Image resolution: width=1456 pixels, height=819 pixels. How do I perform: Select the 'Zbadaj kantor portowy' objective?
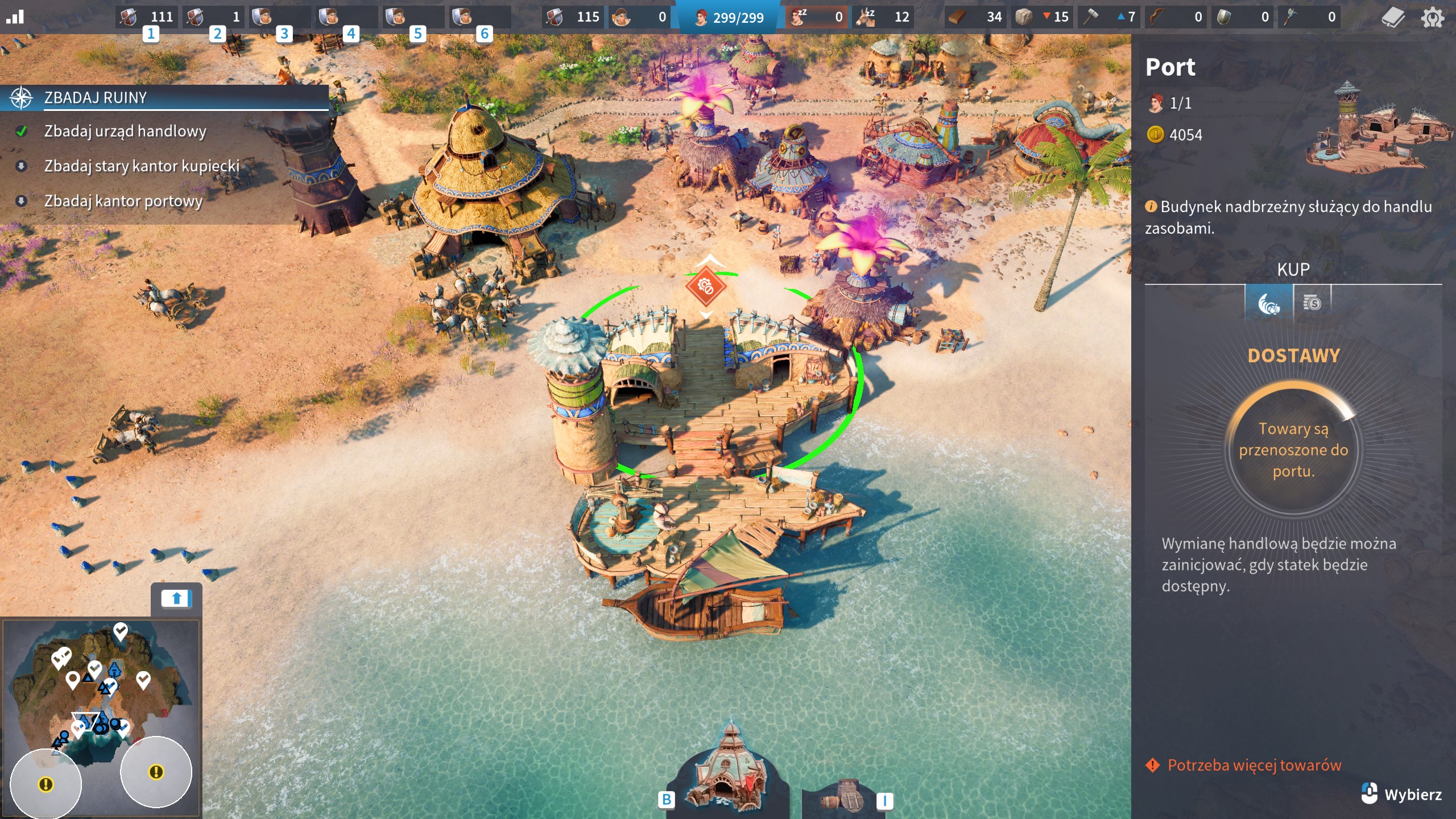(123, 201)
